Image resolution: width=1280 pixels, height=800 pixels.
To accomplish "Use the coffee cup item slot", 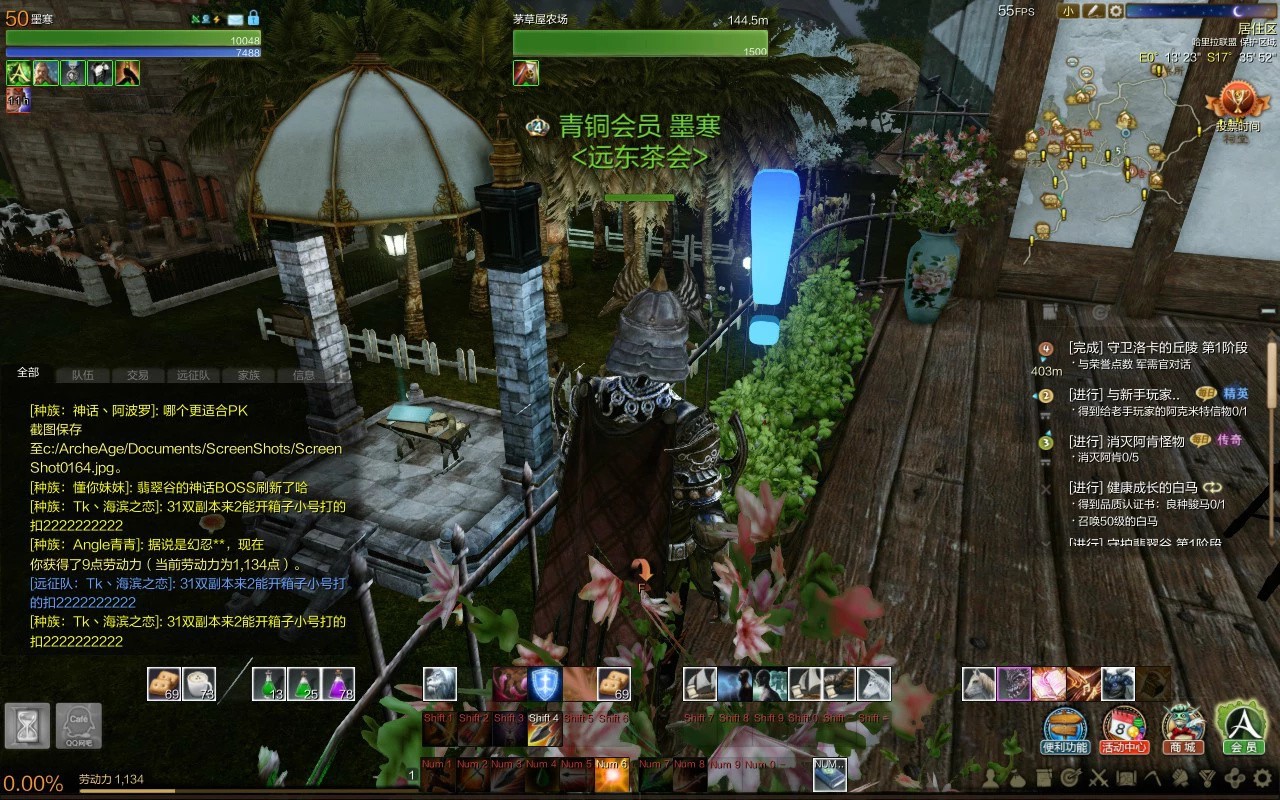I will [199, 684].
